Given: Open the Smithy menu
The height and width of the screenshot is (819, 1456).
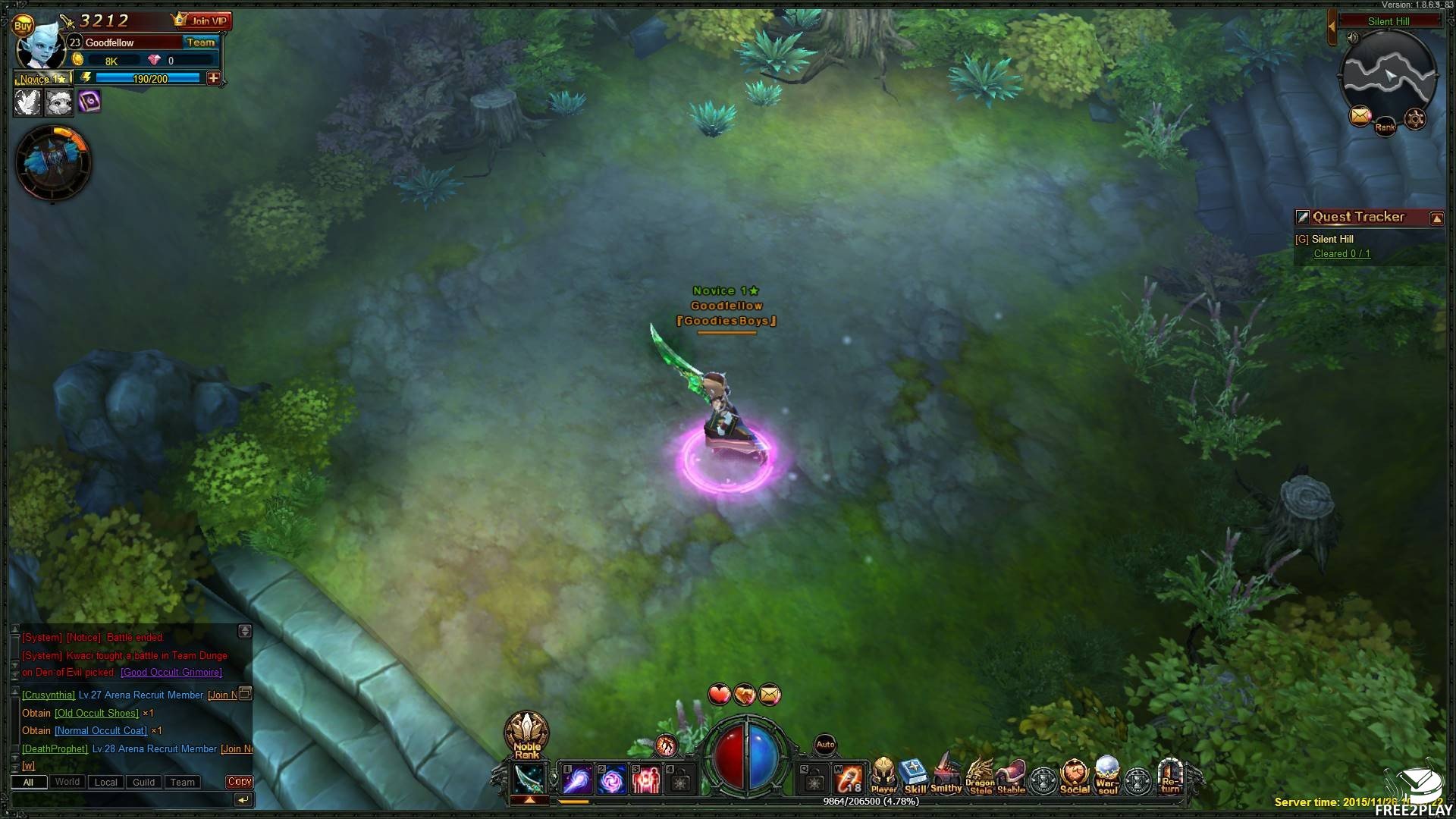Looking at the screenshot, I should (x=946, y=777).
